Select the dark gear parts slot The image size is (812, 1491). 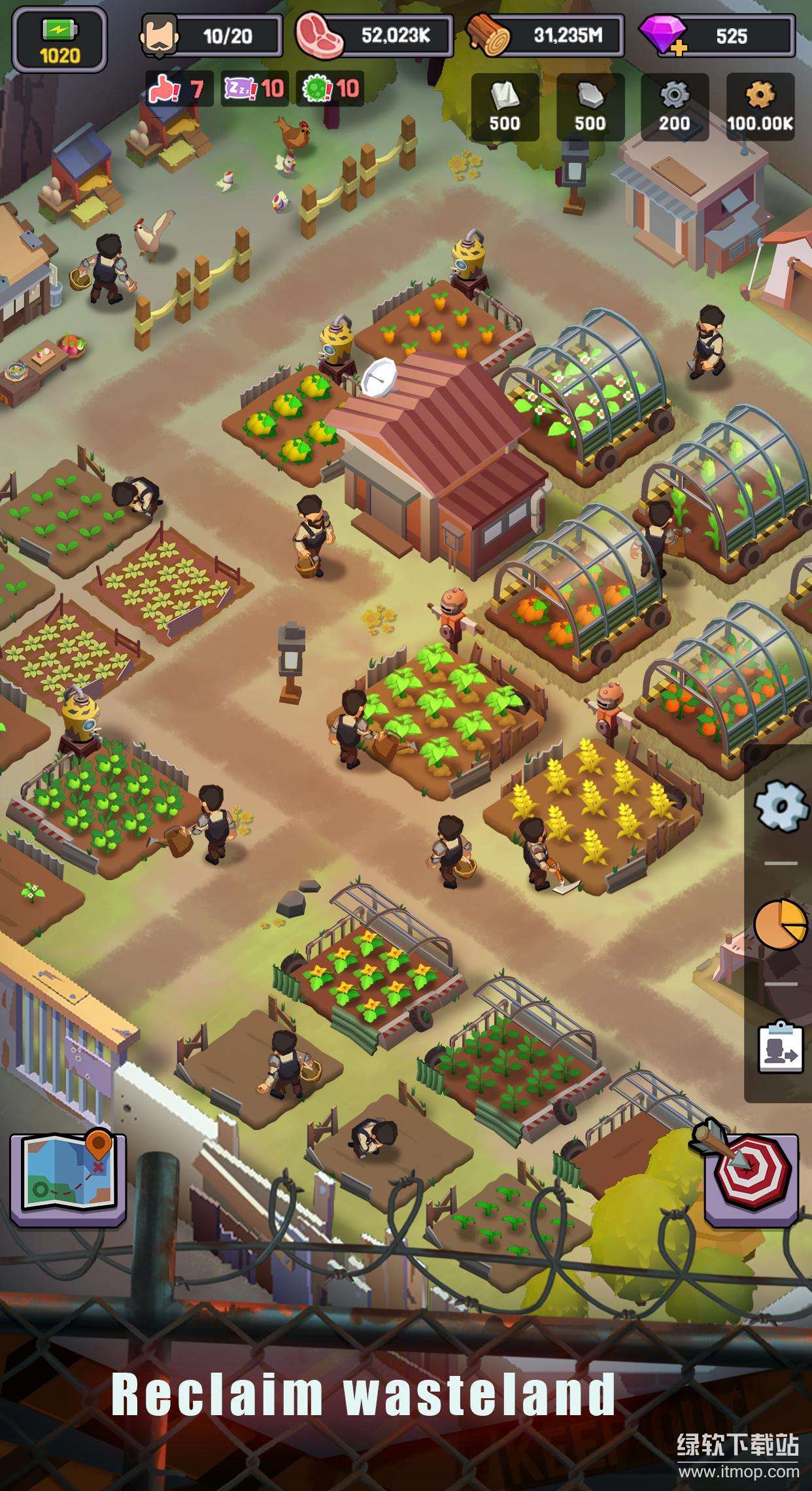tap(674, 107)
